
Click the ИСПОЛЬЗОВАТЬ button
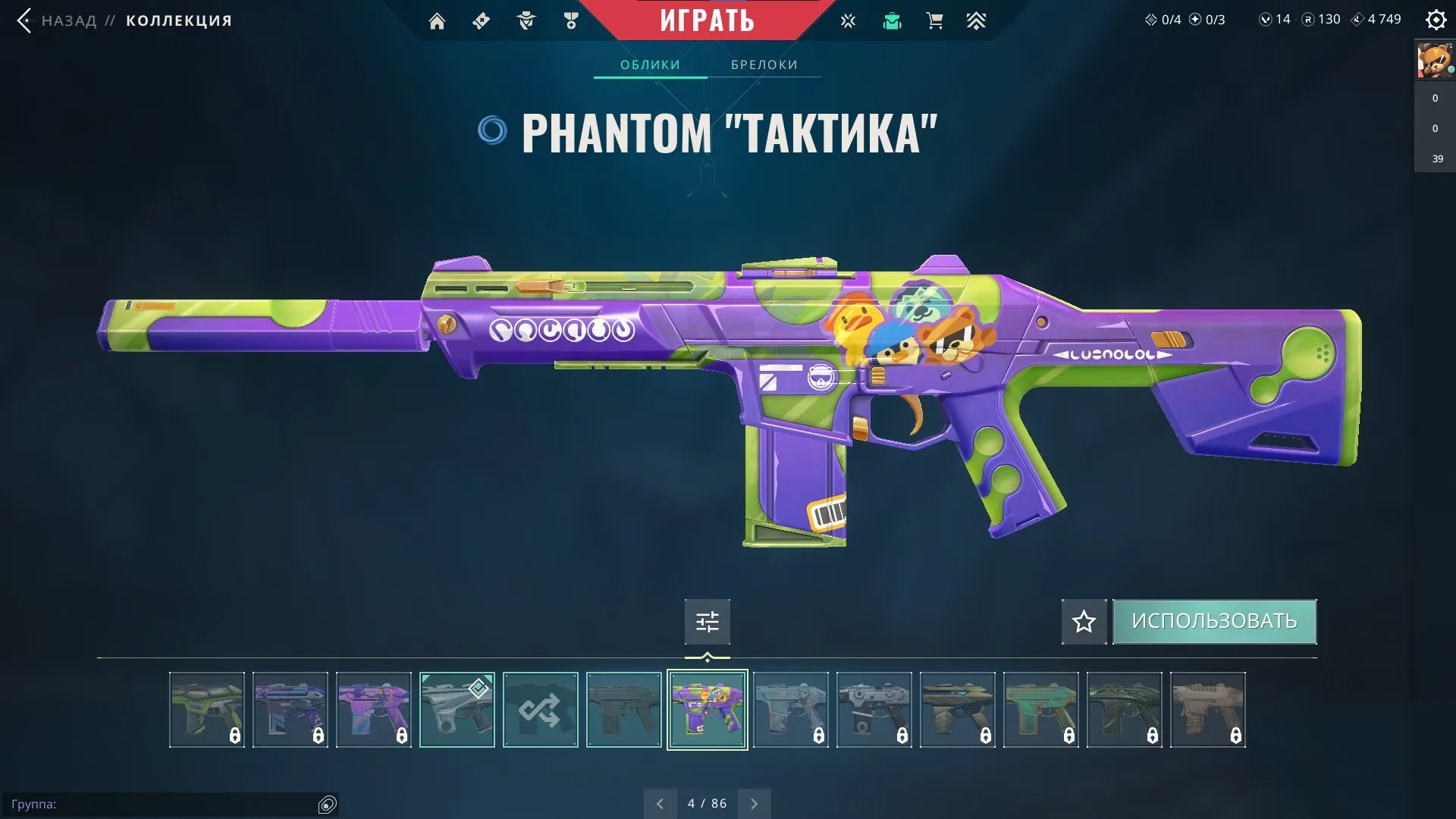(x=1214, y=620)
